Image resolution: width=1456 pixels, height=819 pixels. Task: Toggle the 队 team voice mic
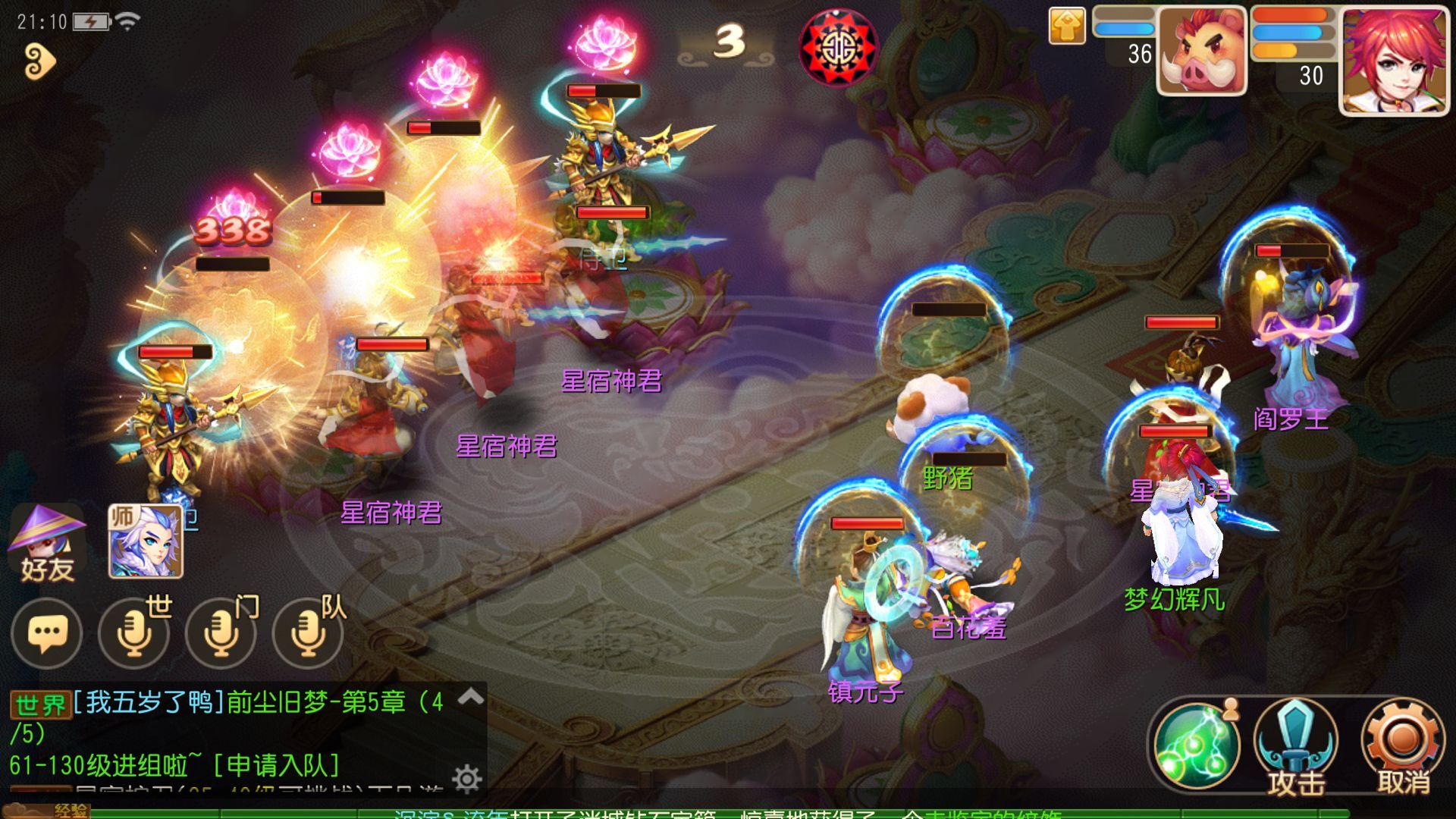[306, 635]
